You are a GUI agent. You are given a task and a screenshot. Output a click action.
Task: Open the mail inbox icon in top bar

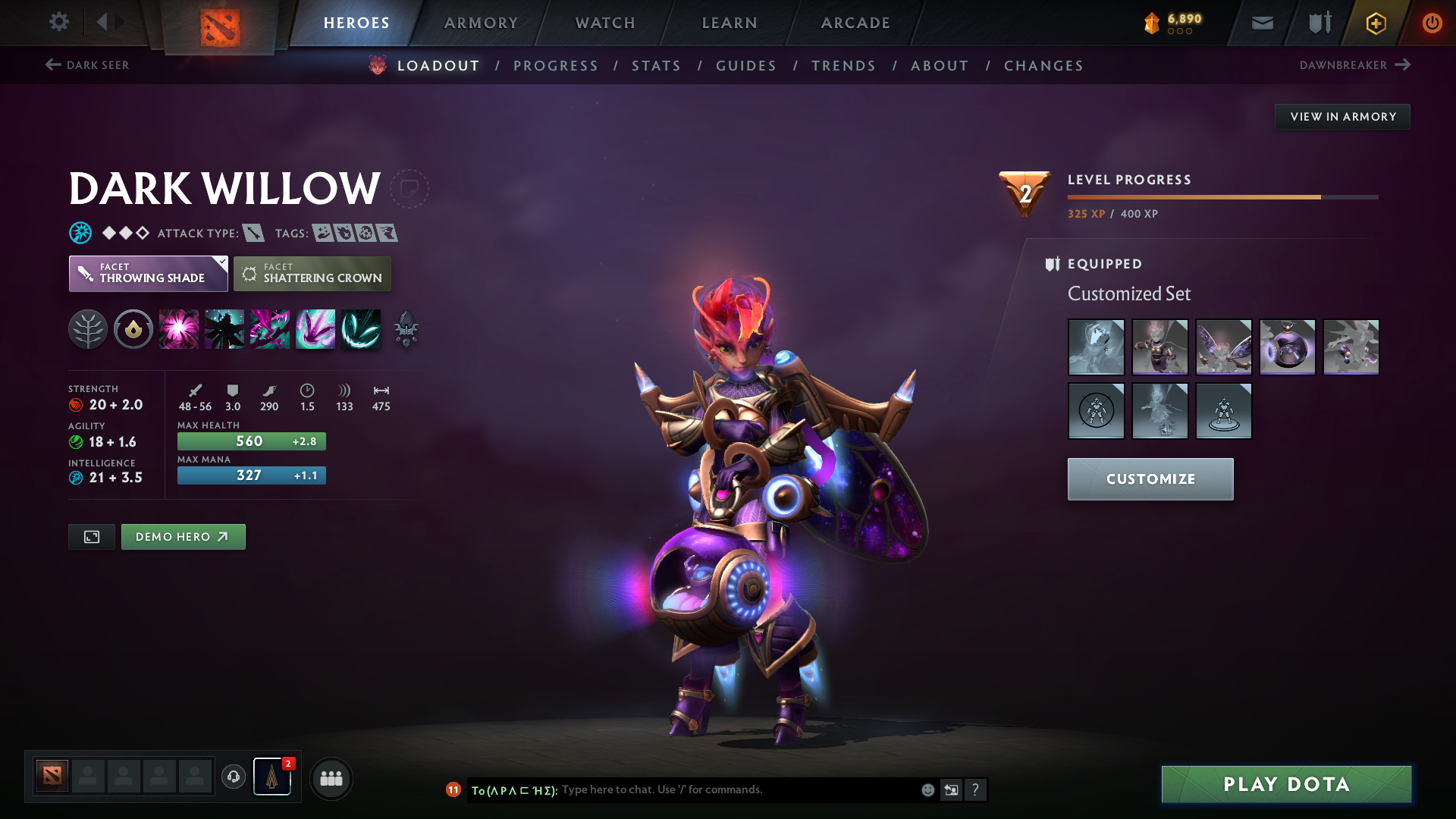click(x=1261, y=23)
